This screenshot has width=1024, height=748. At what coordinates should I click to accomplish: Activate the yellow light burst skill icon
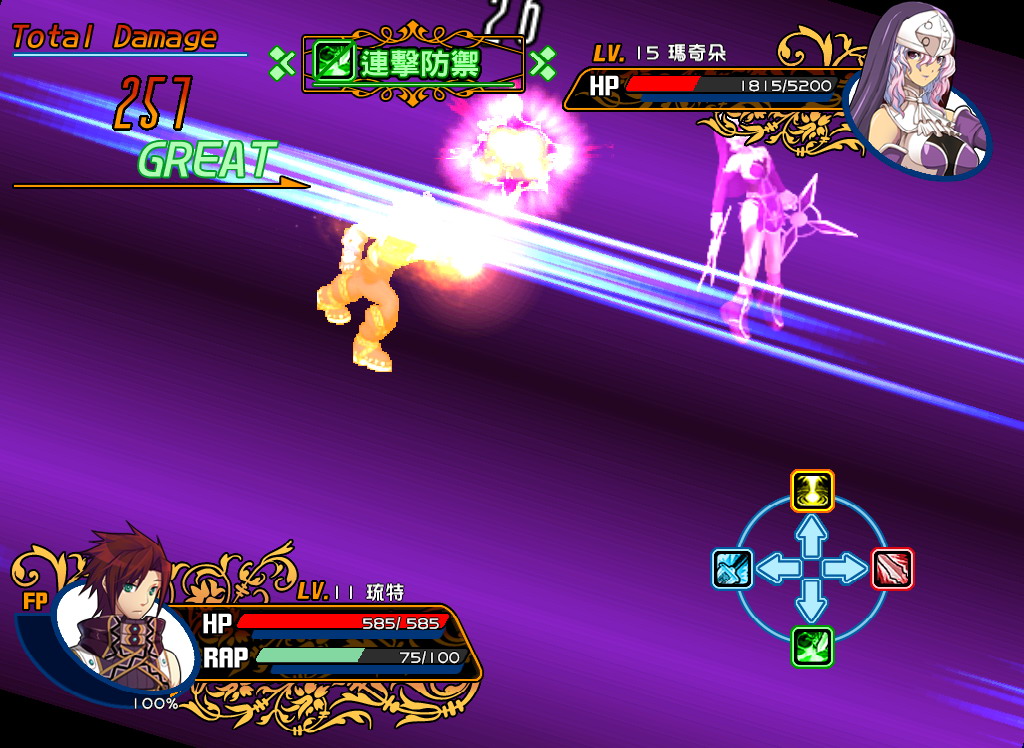coord(812,491)
